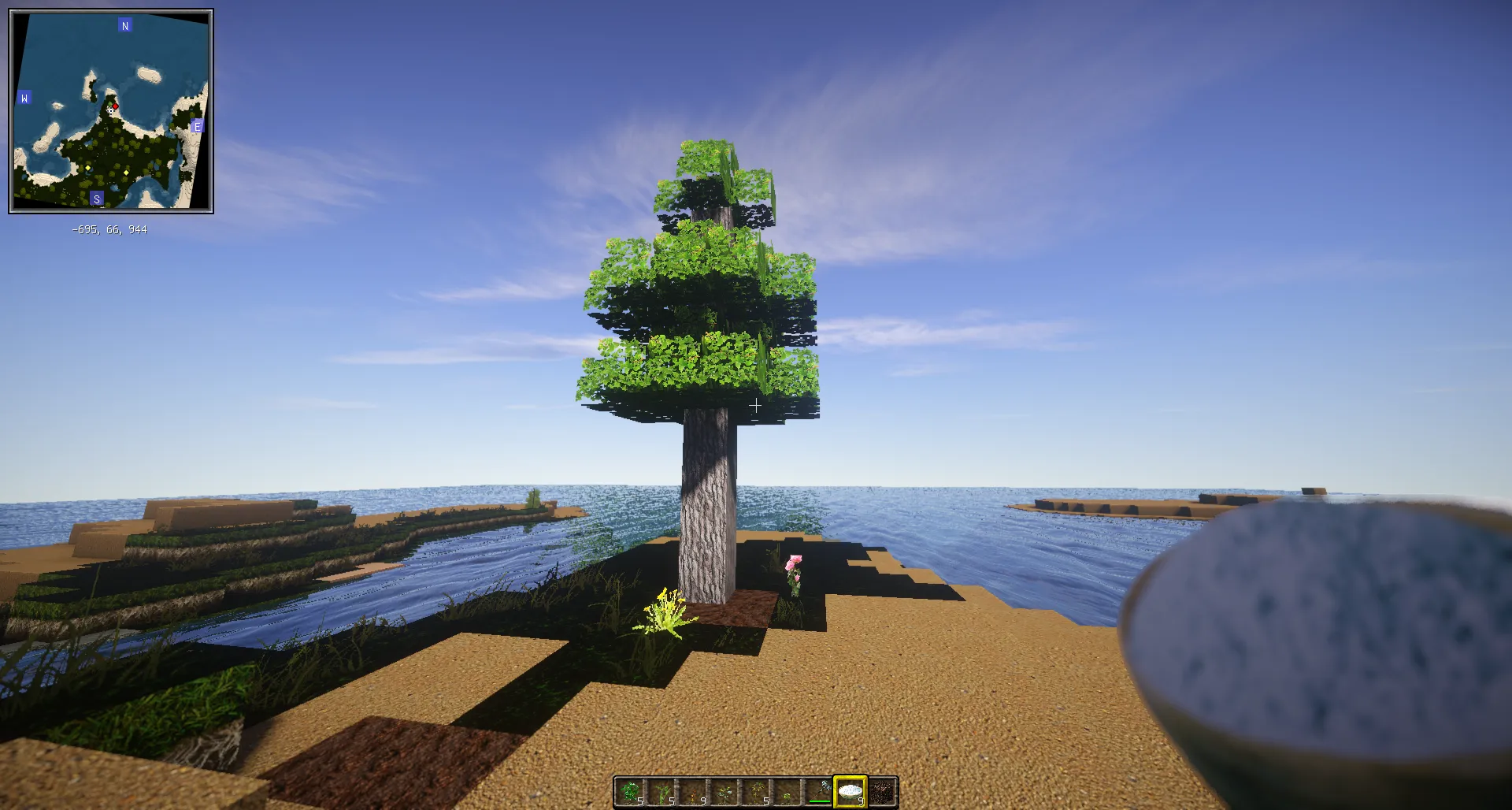The height and width of the screenshot is (810, 1512).
Task: Toggle the red waypoint diamond on the minimap
Action: click(x=116, y=106)
